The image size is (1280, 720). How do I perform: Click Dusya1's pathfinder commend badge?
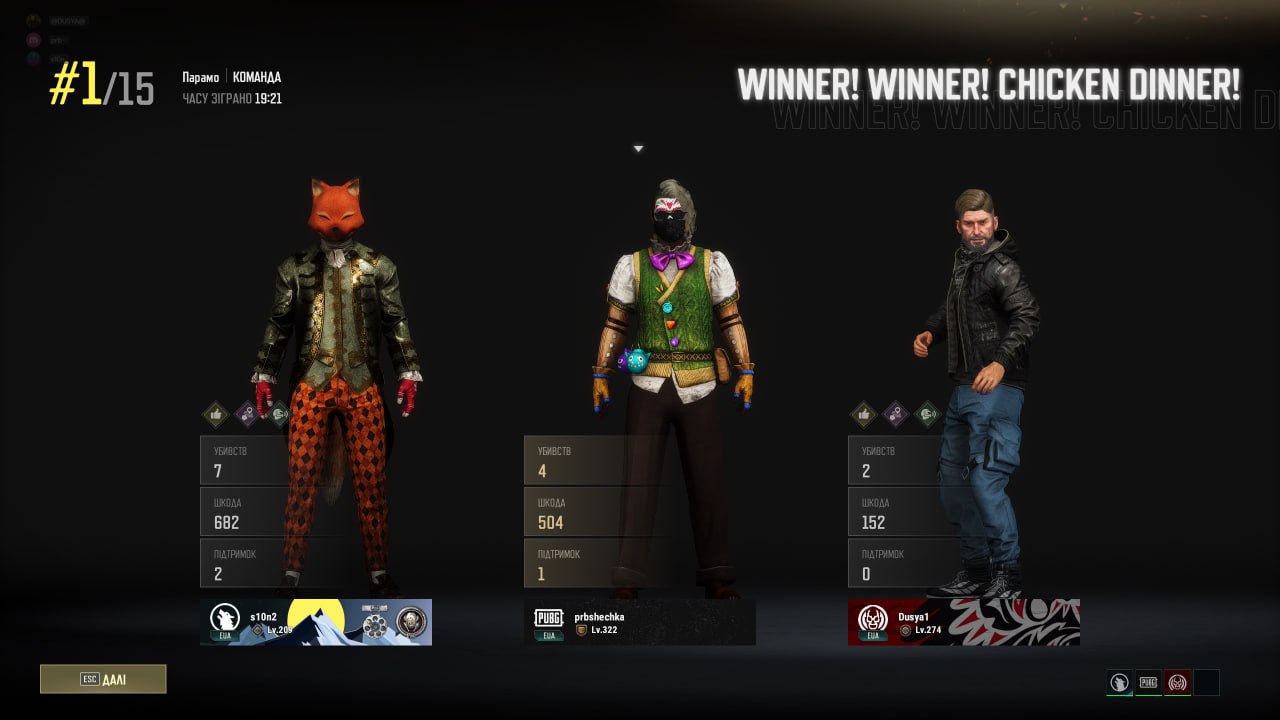click(894, 414)
